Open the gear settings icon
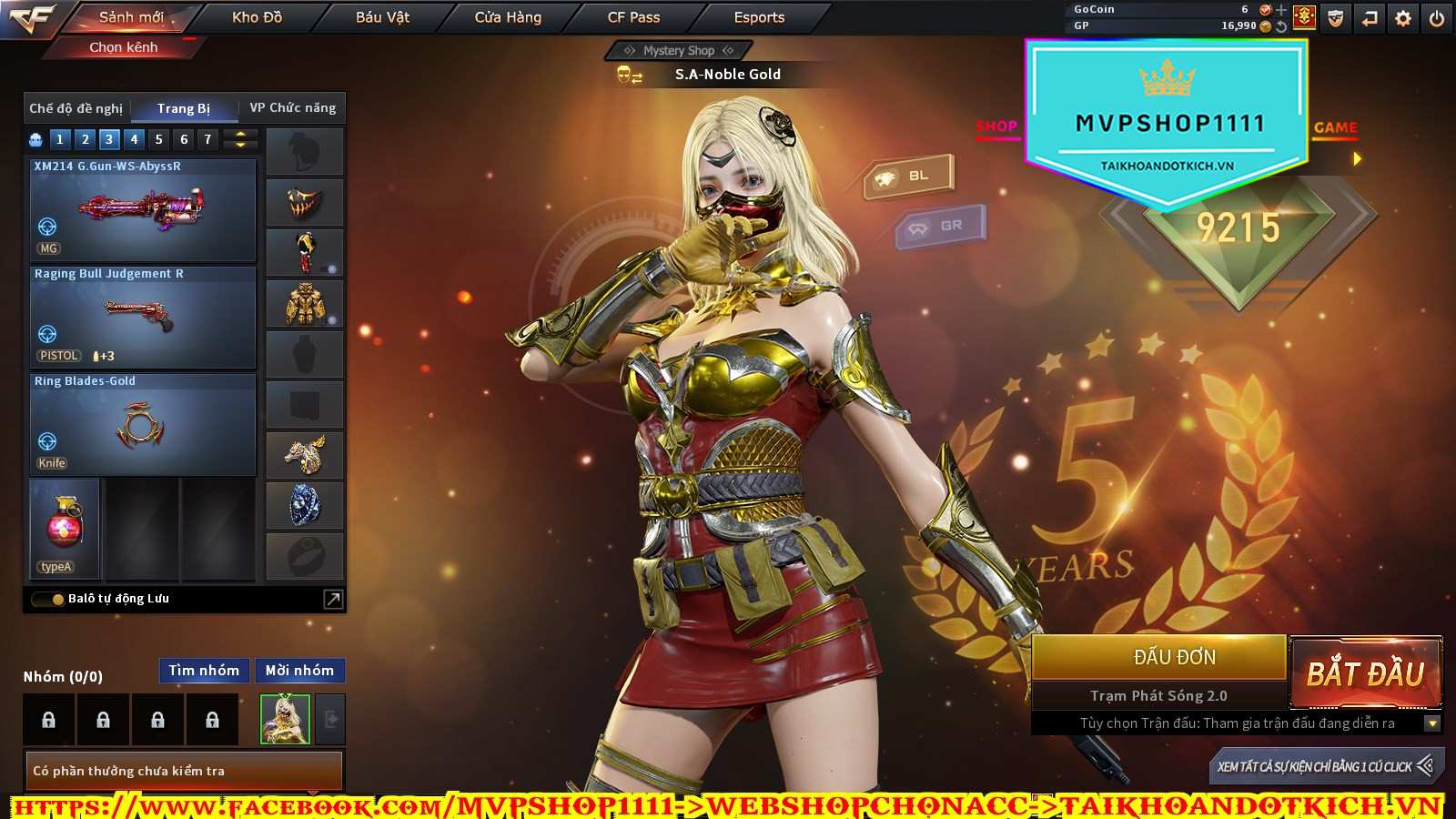This screenshot has height=819, width=1456. tap(1403, 18)
